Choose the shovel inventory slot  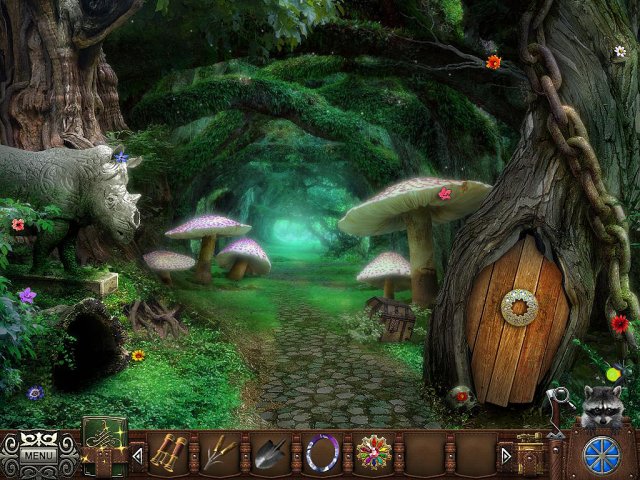pyautogui.click(x=271, y=452)
